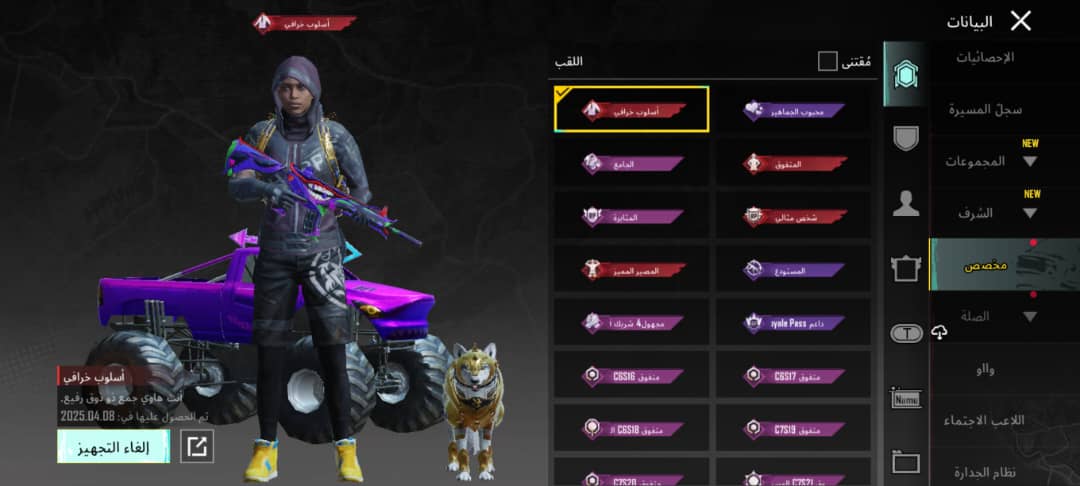Select the أسلوب خرافي title tile
The width and height of the screenshot is (1080, 486).
click(x=631, y=110)
